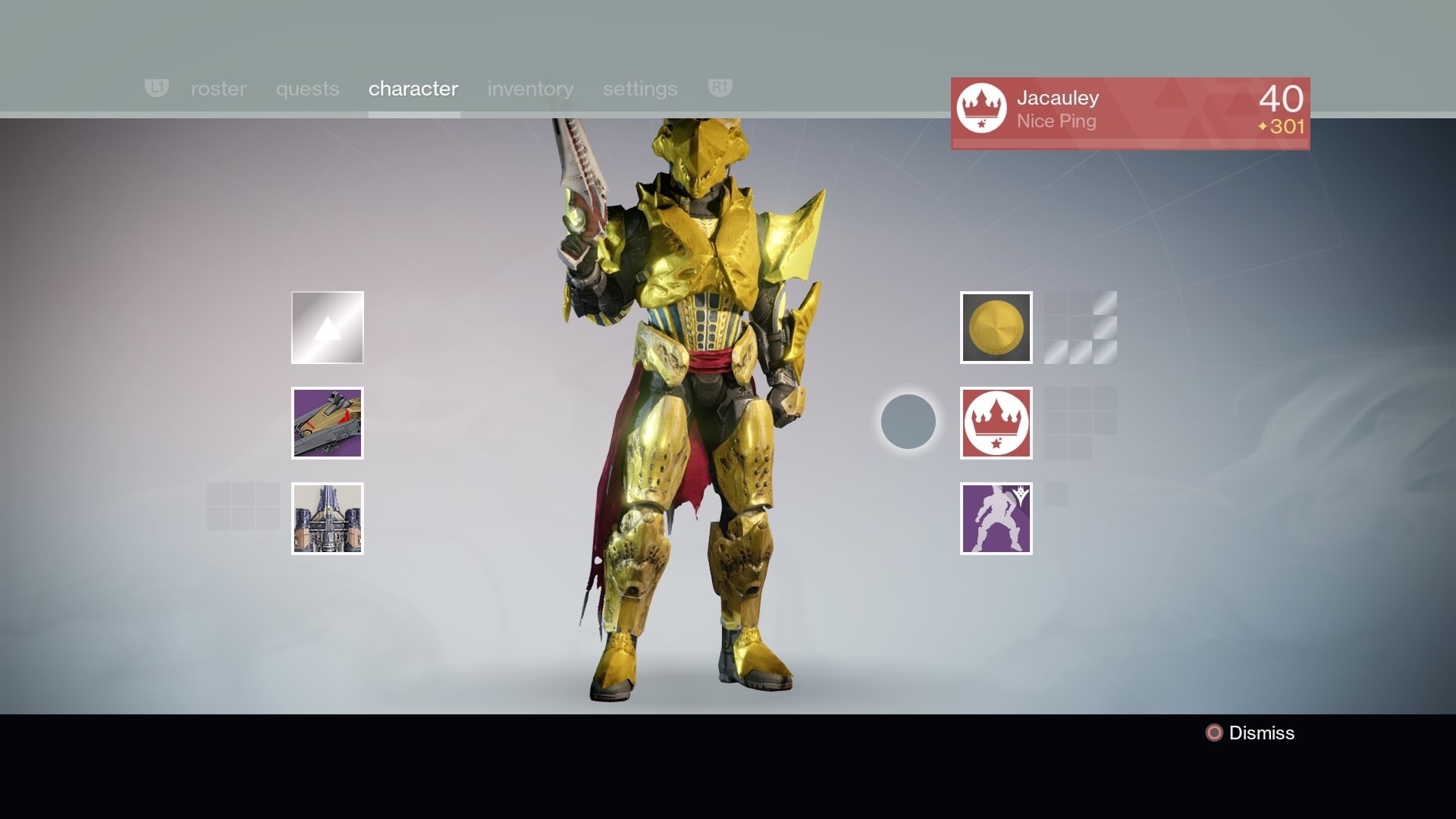Switch to the inventory tab
Screen dimensions: 1456x819
530,89
